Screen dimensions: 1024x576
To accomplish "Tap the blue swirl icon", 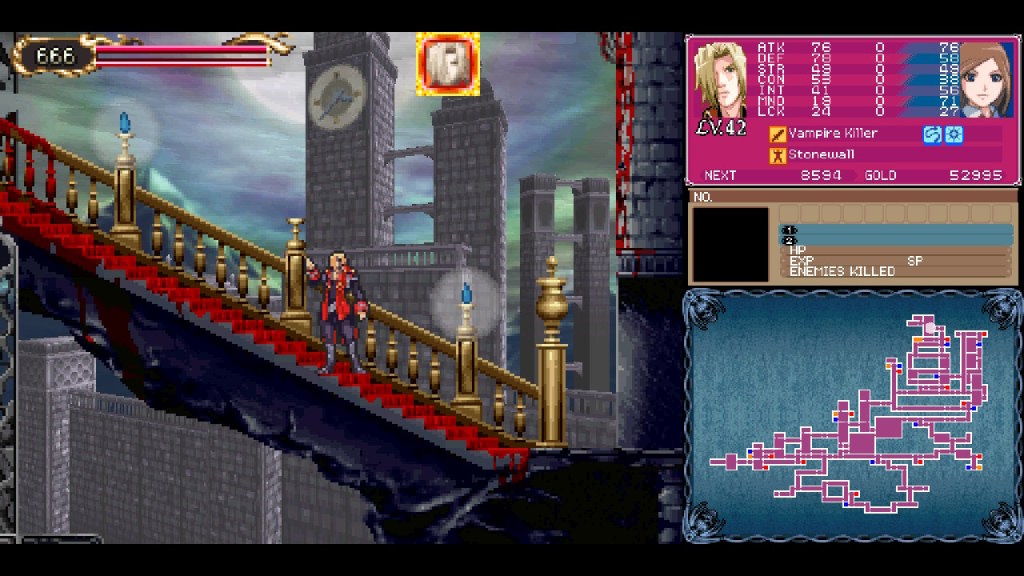I will point(932,134).
